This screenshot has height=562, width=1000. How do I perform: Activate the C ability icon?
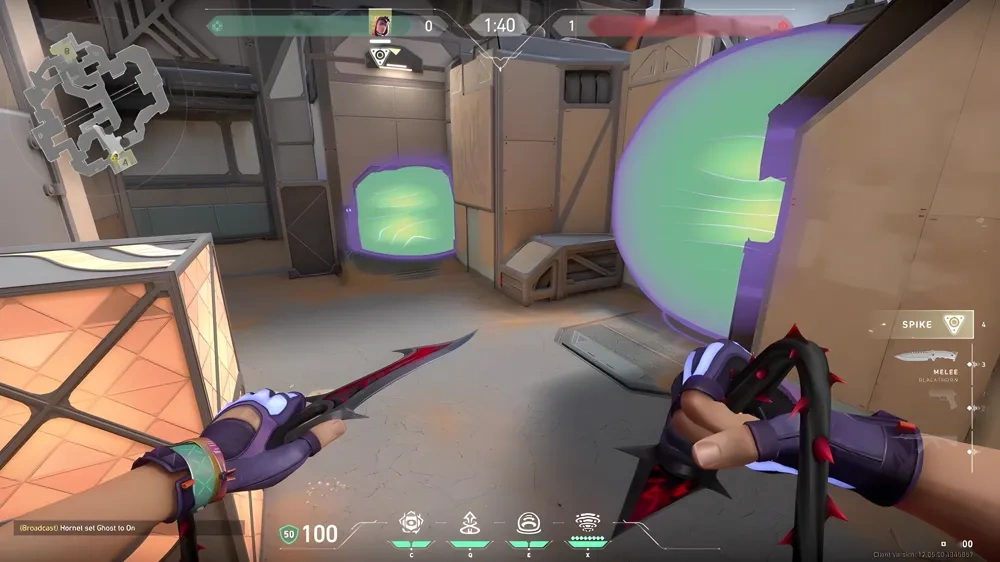pyautogui.click(x=410, y=523)
